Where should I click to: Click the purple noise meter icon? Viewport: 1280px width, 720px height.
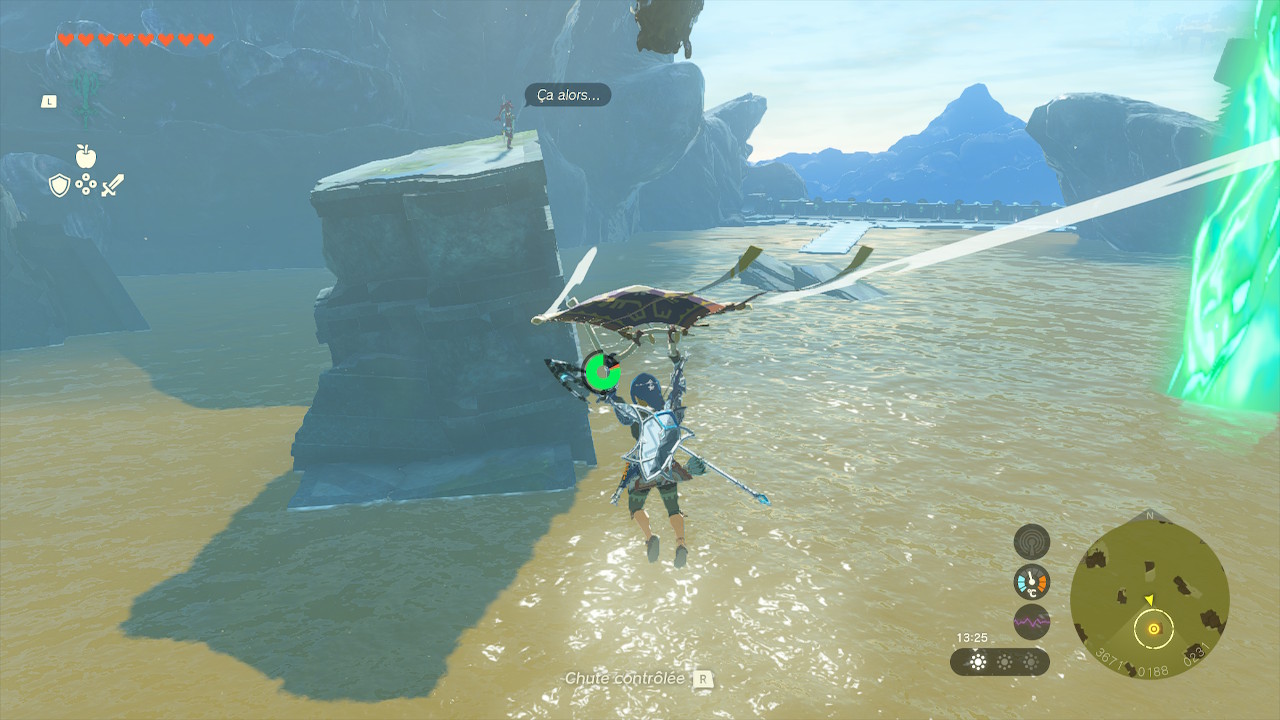click(1031, 621)
